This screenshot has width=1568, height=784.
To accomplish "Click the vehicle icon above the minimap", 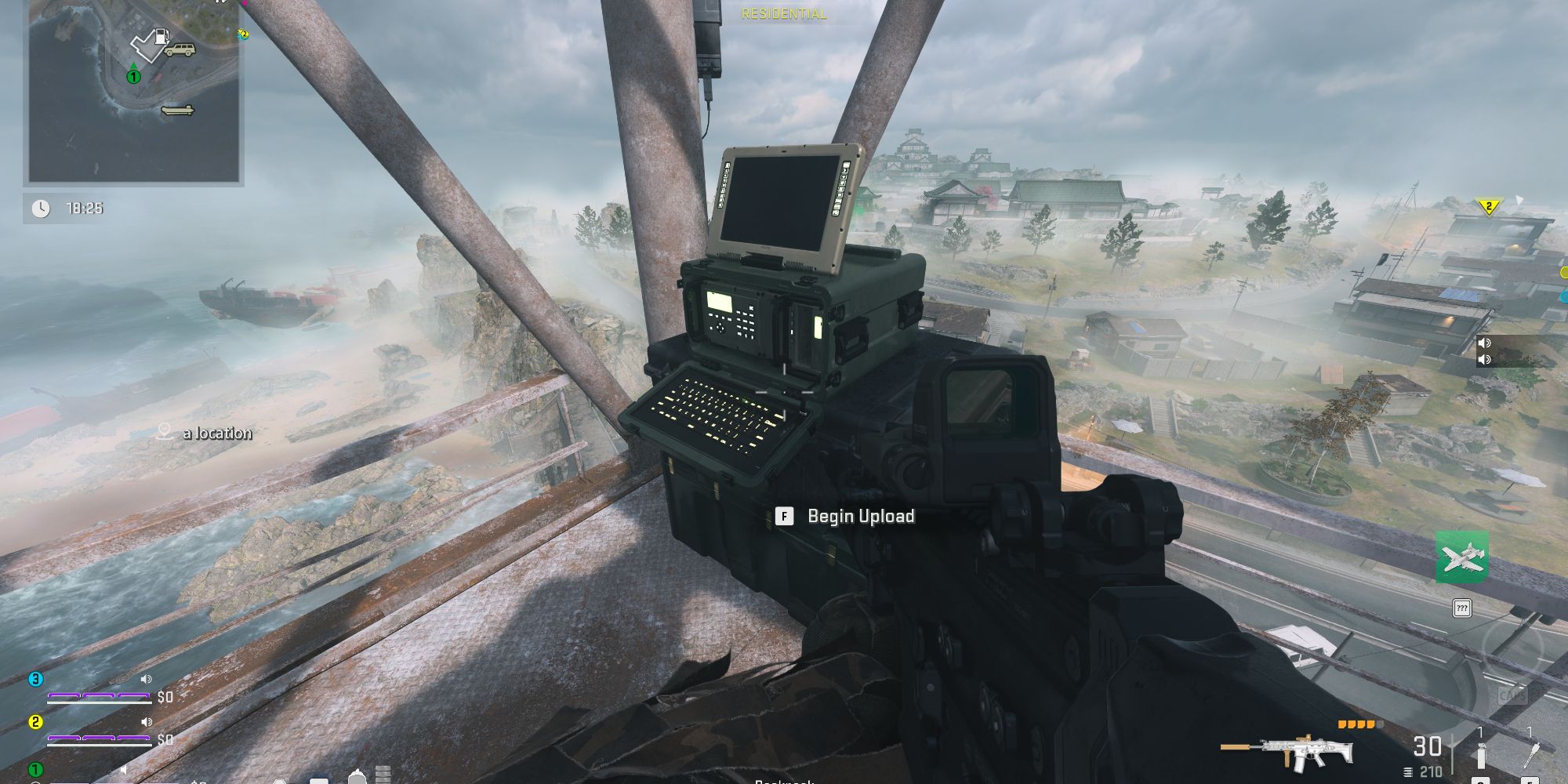I will [180, 49].
